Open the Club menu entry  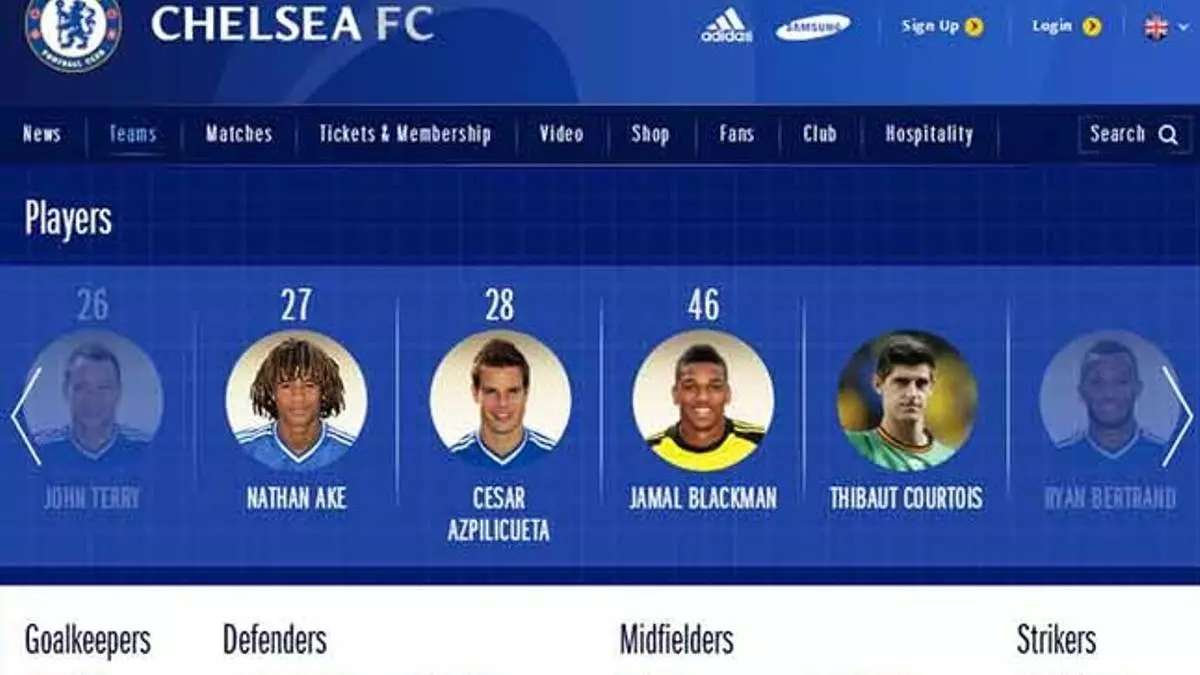coord(819,134)
